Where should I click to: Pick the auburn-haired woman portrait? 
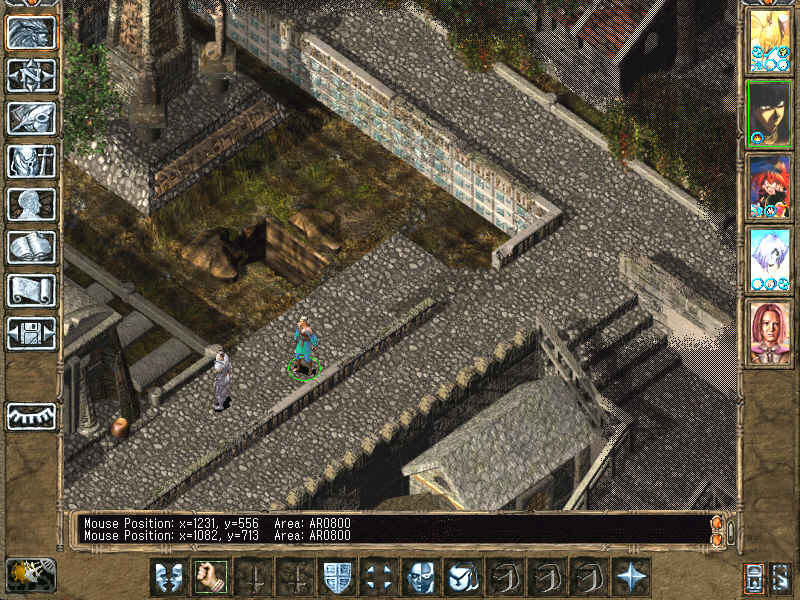click(x=769, y=333)
